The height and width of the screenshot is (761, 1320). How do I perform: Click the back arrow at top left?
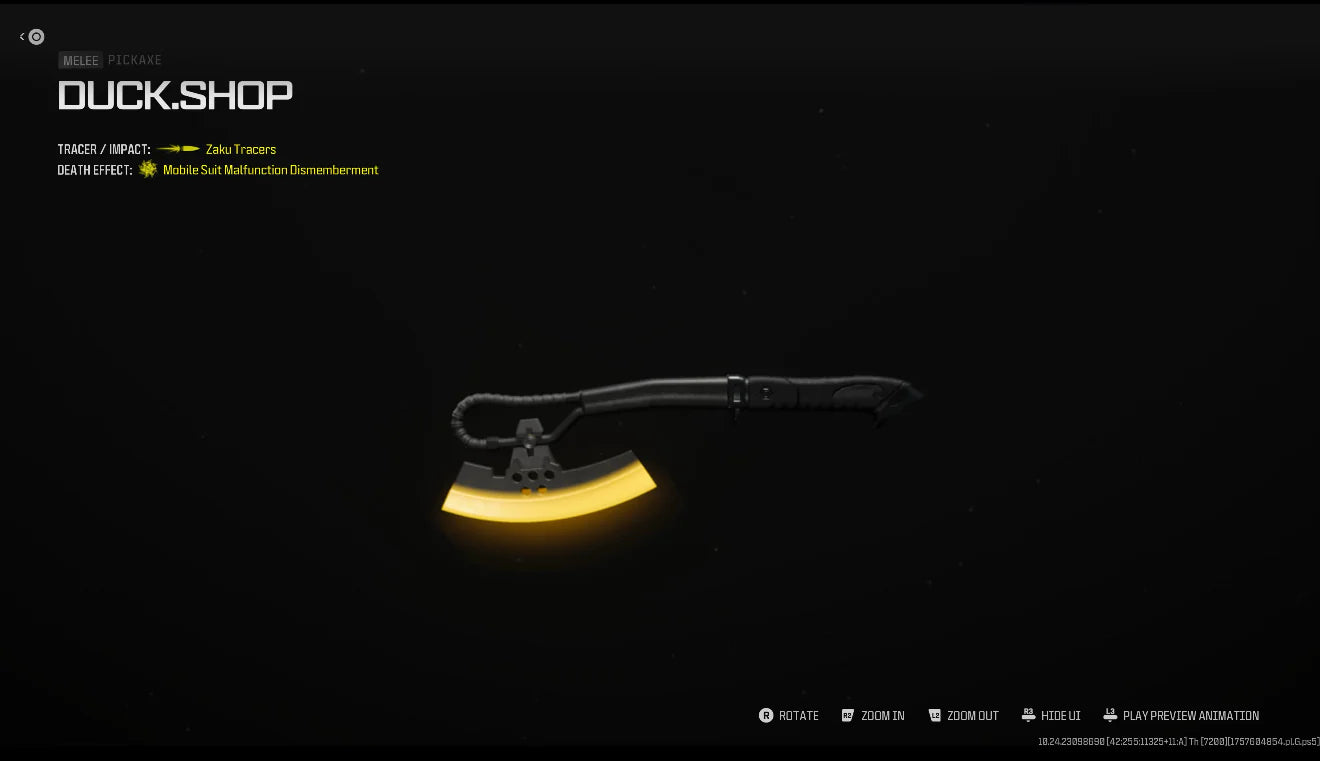pyautogui.click(x=20, y=36)
